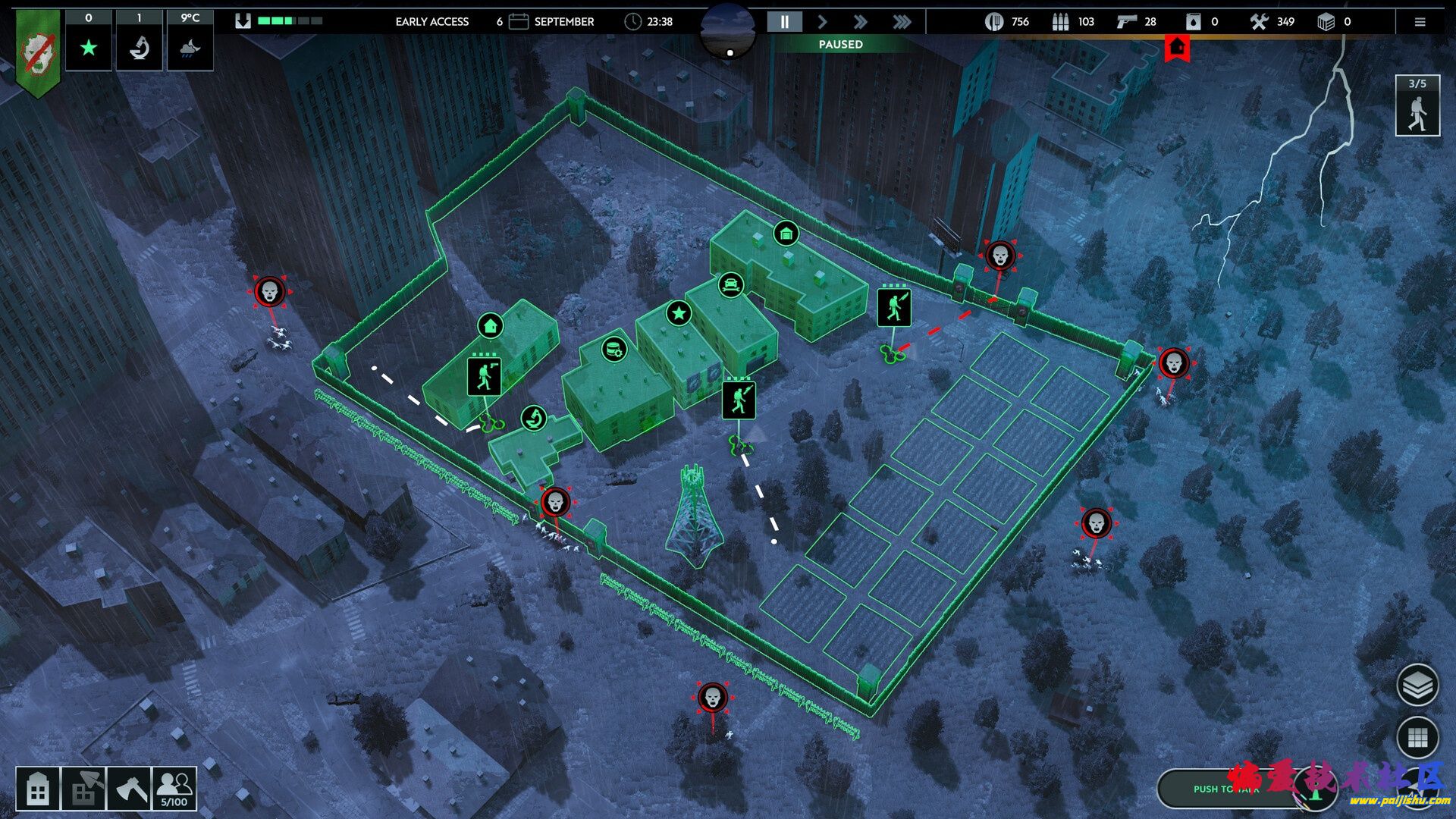Viewport: 1456px width, 819px height.
Task: Open the star objectives panel
Action: [x=89, y=48]
